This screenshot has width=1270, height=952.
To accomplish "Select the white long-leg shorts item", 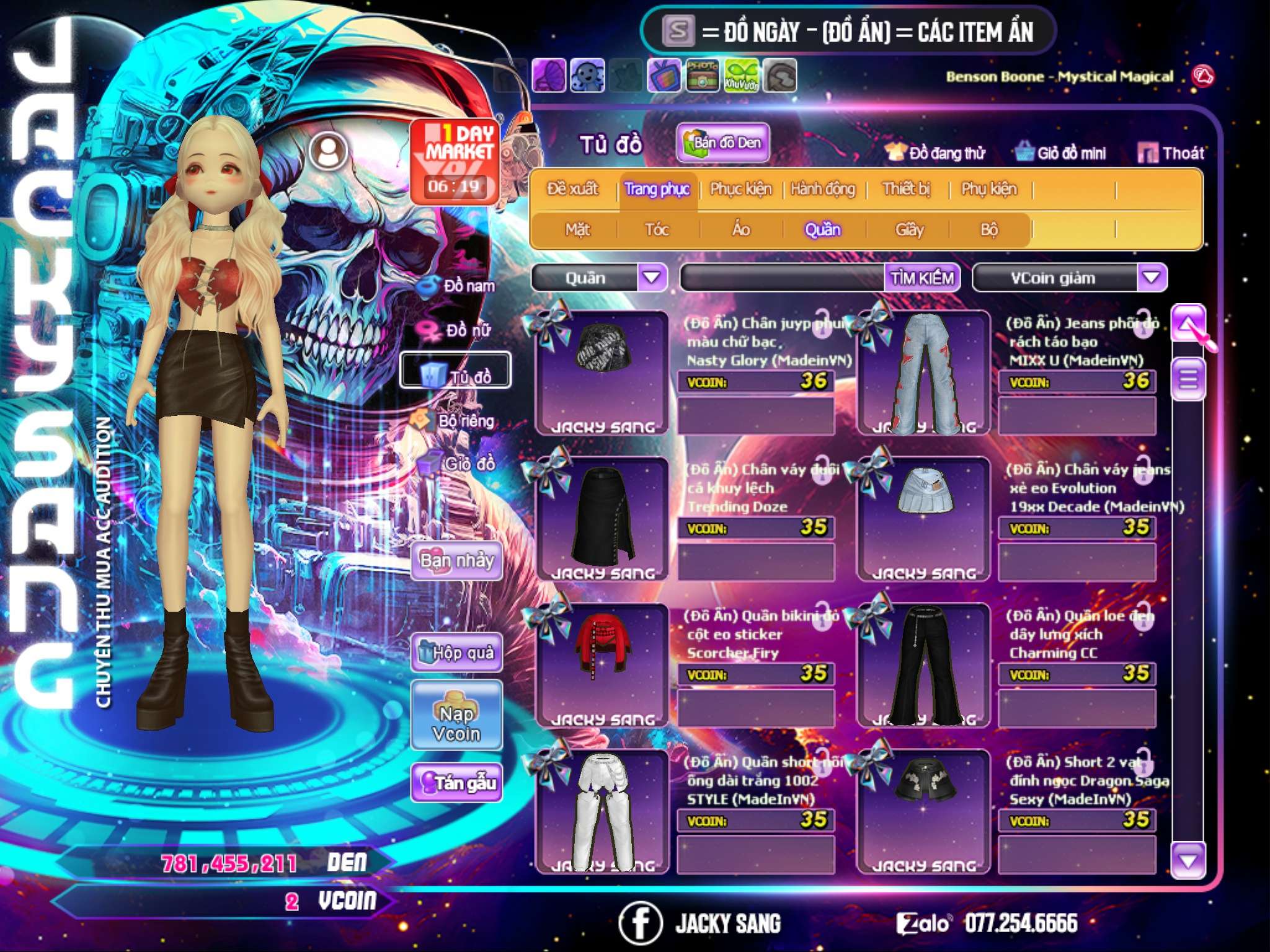I will click(601, 809).
